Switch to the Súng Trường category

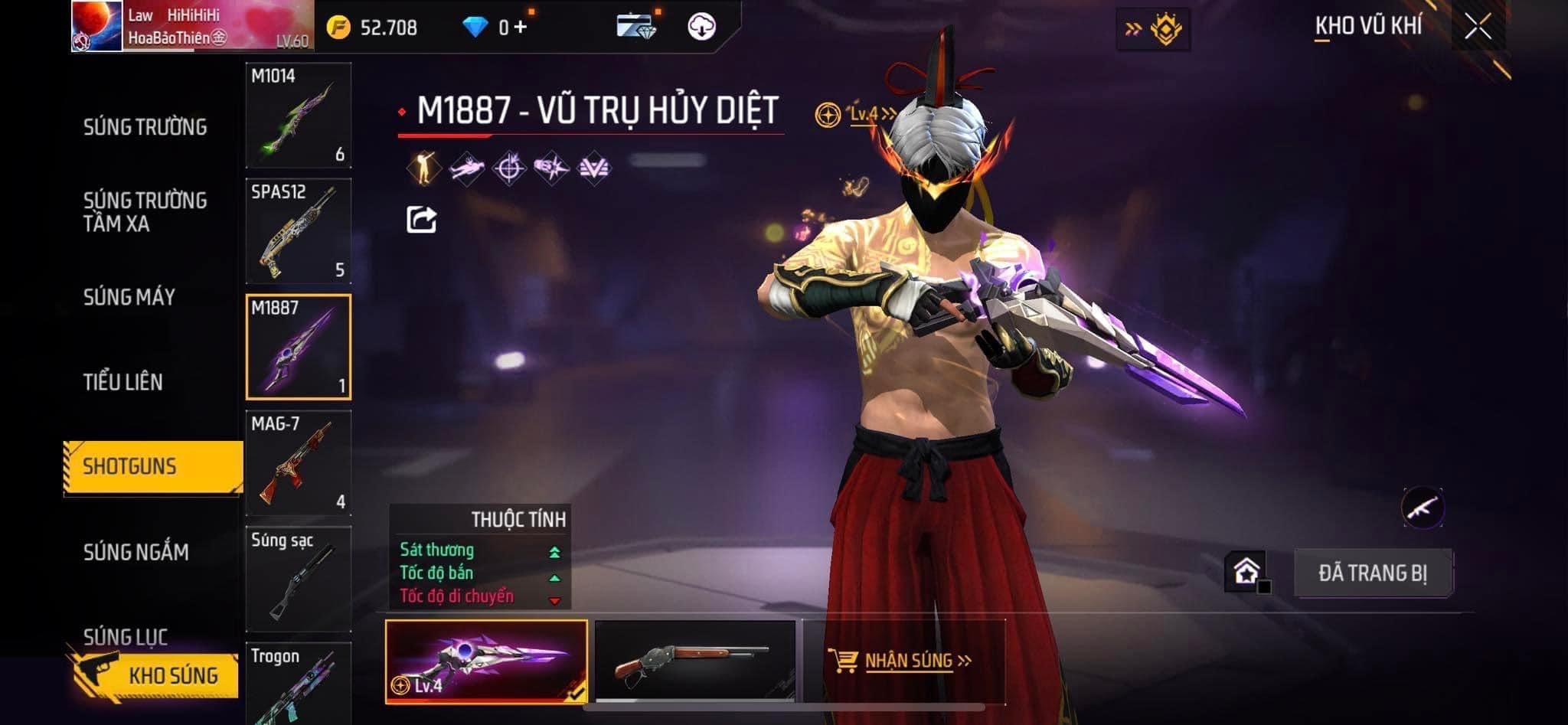(145, 127)
